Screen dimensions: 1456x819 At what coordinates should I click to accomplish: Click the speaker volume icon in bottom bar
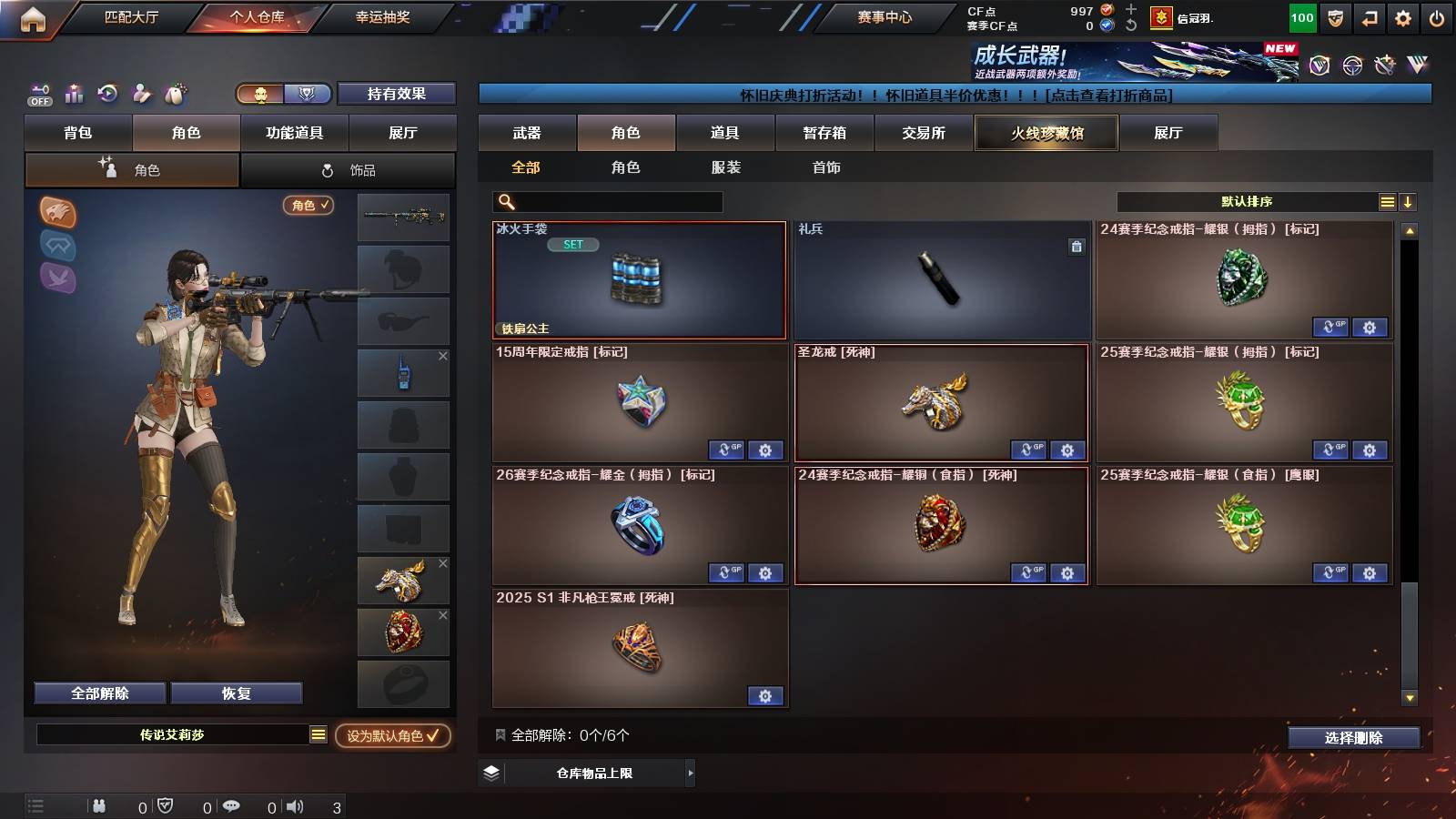pyautogui.click(x=294, y=805)
